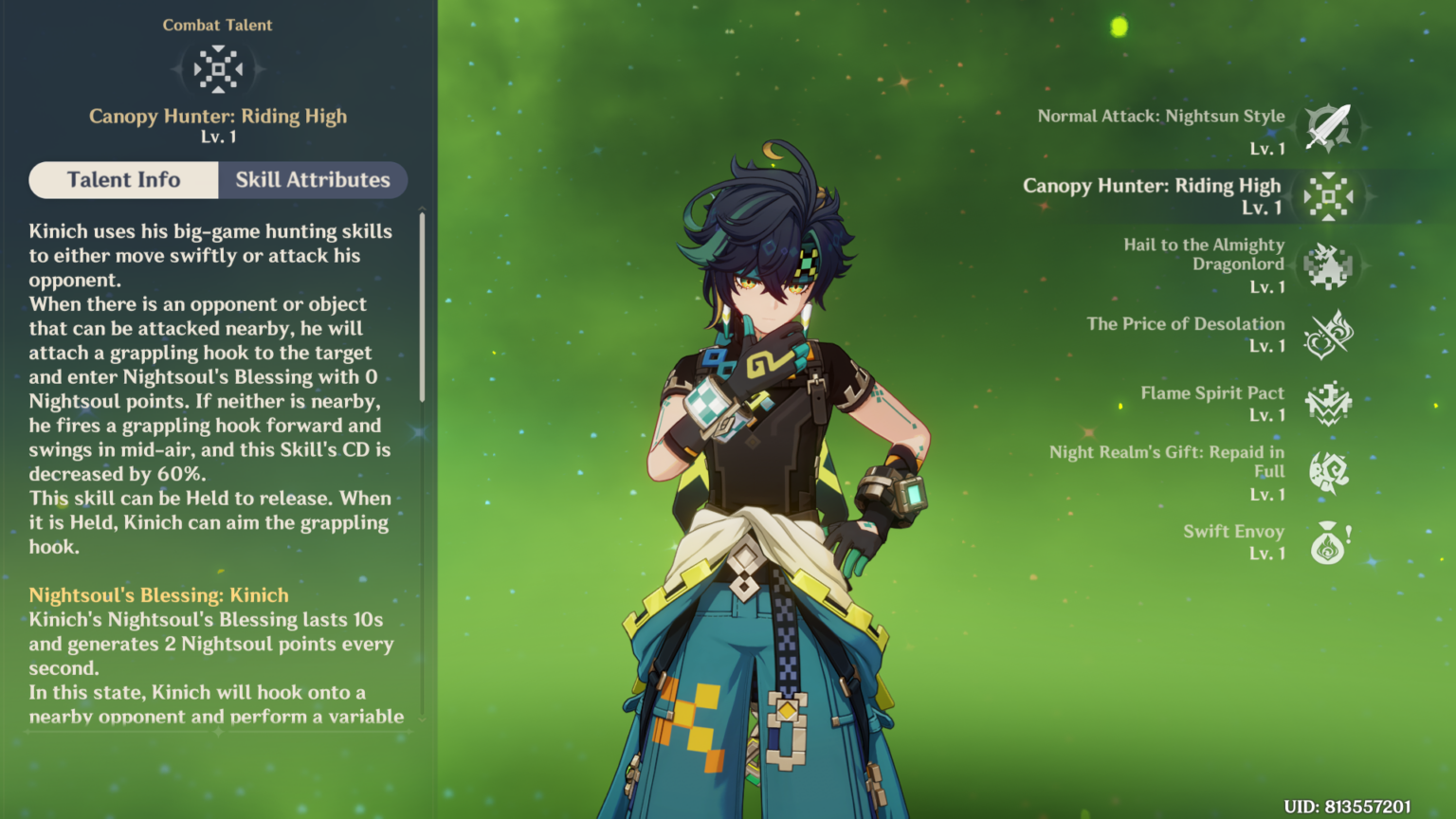Select the Normal Attack: Nightsun Style label
Viewport: 1456px width, 819px height.
tap(1160, 116)
